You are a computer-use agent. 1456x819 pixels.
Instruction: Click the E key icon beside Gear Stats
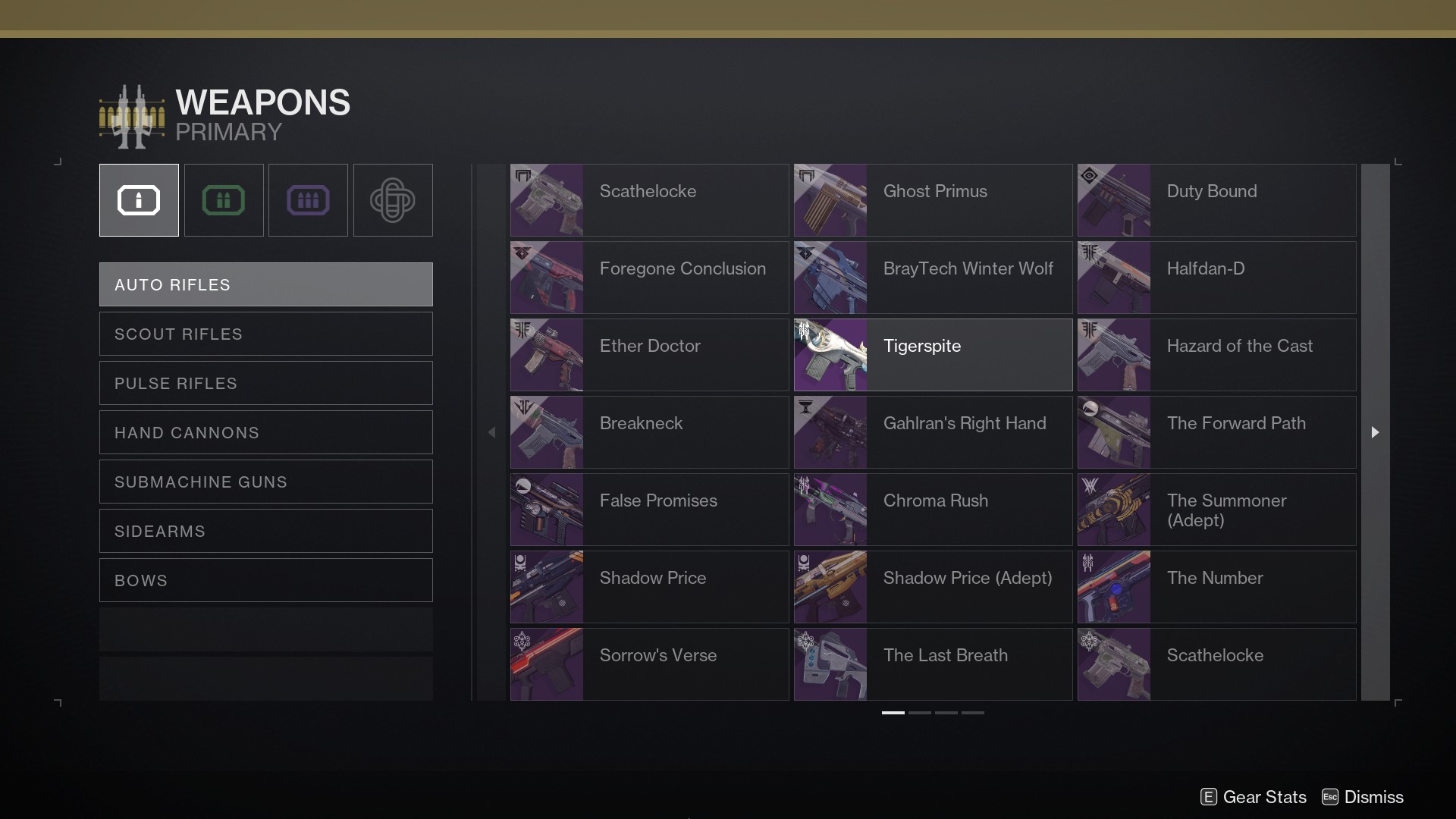(1207, 797)
